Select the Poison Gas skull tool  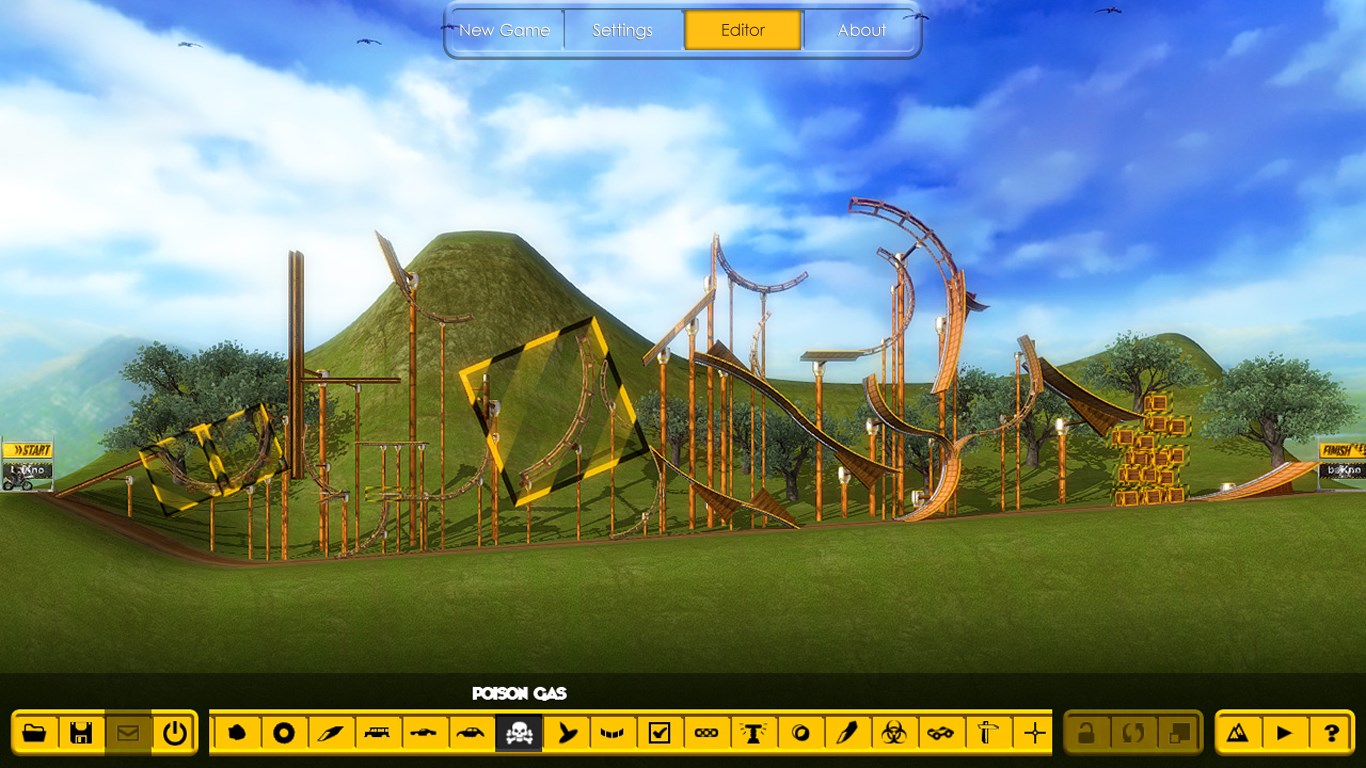tap(518, 733)
